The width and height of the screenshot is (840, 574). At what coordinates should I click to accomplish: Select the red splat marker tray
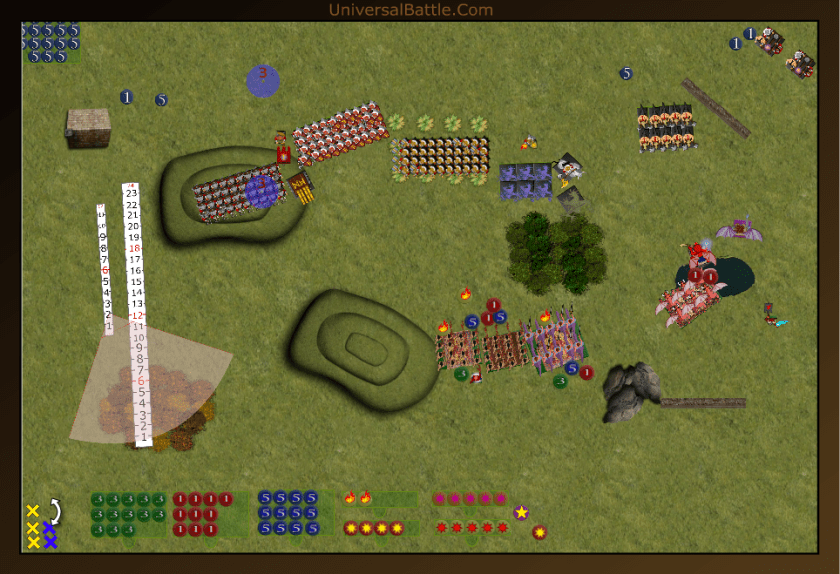coord(470,527)
